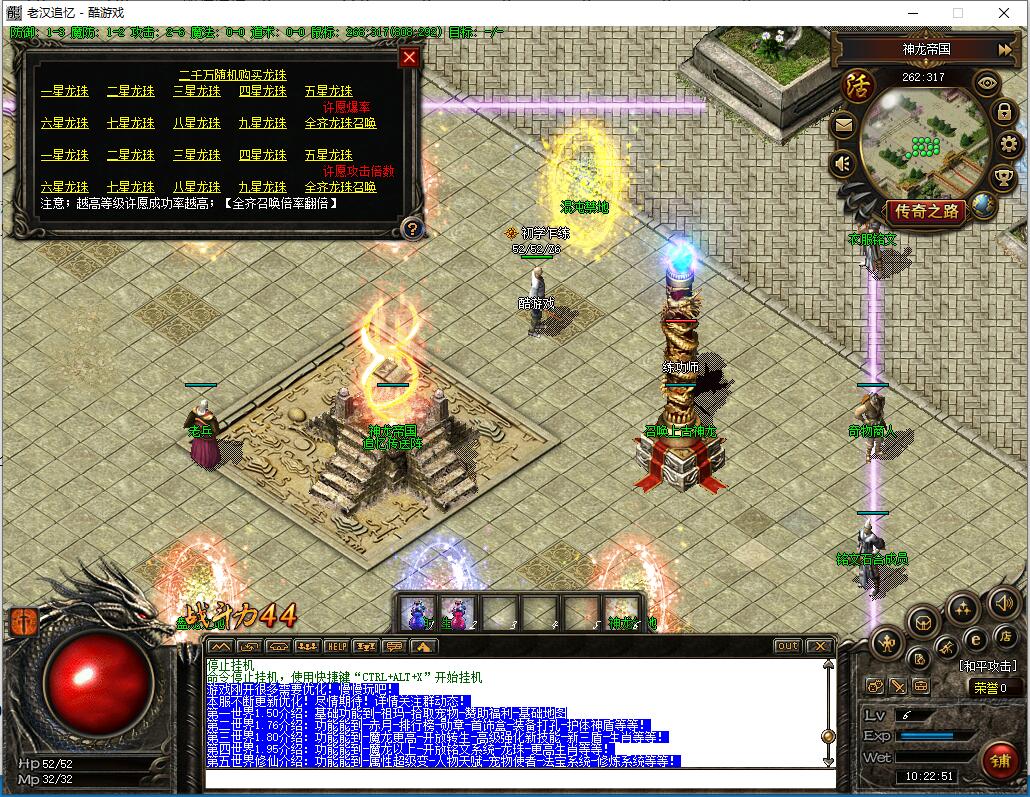Click the 二千万随机购买龙珠 link

[232, 75]
